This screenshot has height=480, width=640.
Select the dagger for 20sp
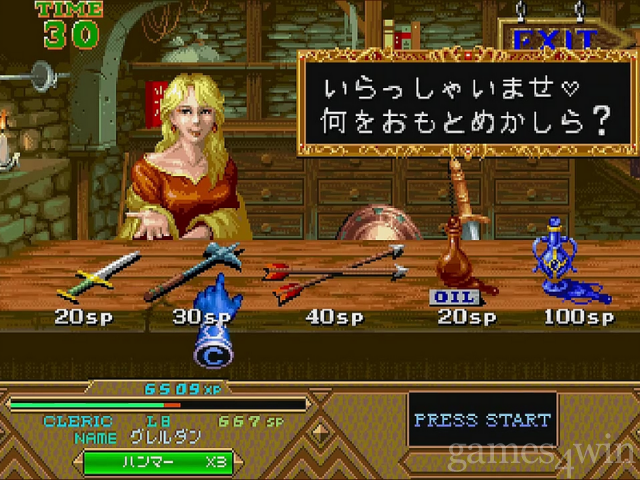(x=98, y=275)
